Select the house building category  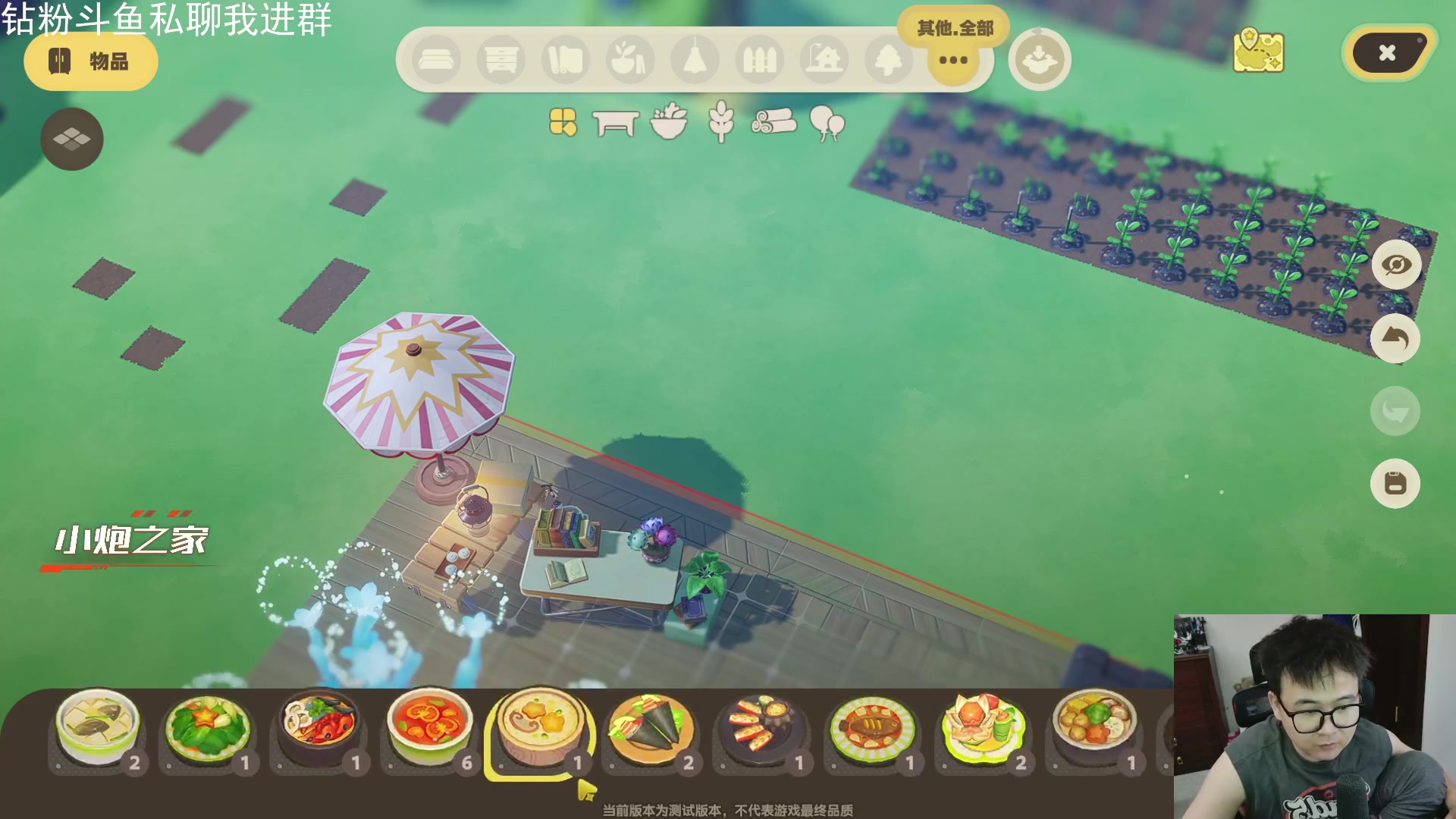[x=824, y=60]
